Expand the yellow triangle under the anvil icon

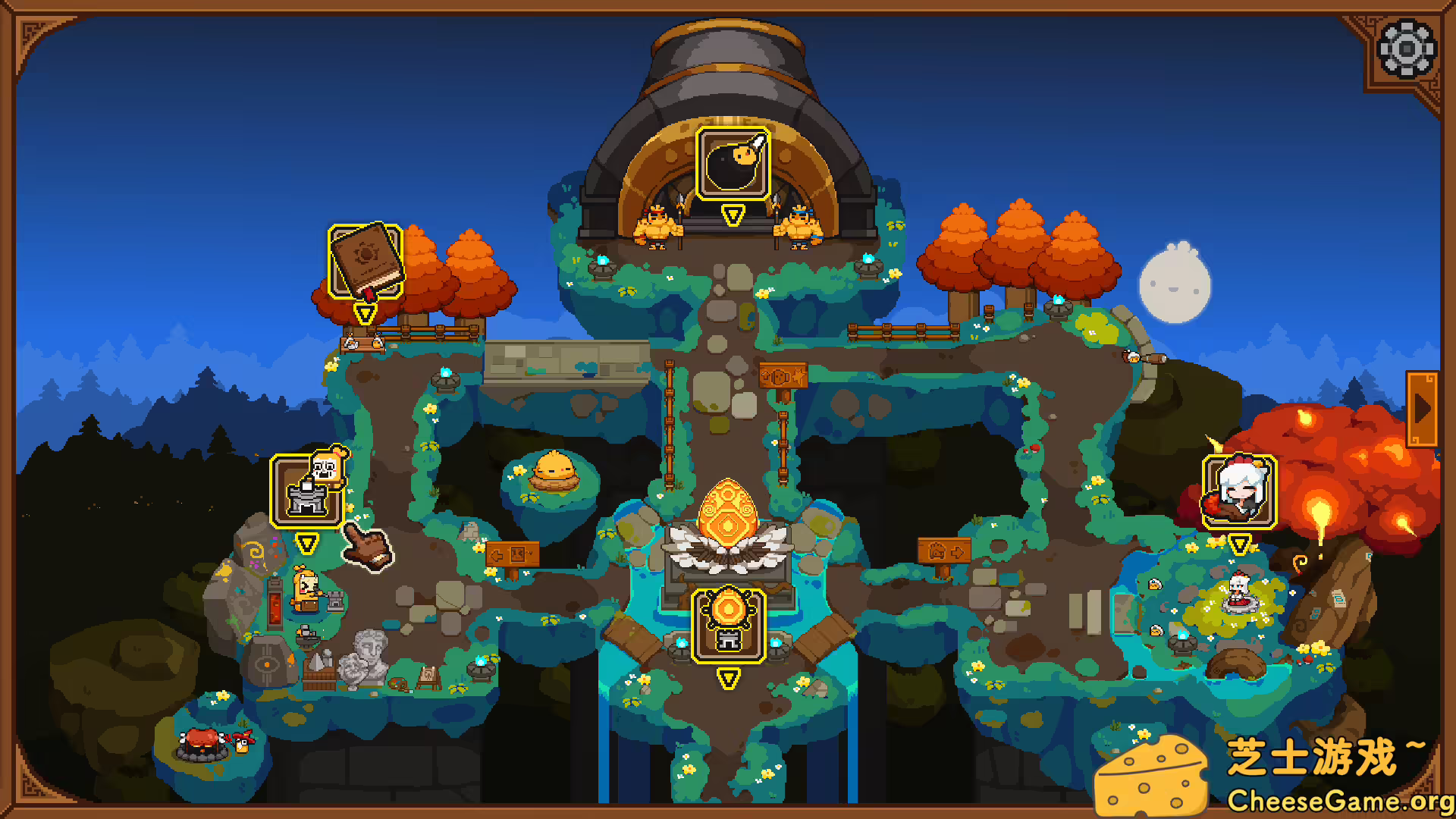click(306, 544)
